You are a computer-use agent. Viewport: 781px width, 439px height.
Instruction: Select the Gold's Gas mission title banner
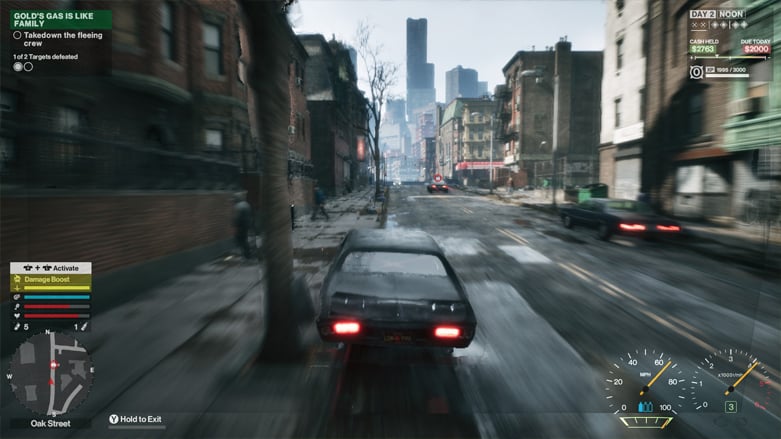click(60, 18)
